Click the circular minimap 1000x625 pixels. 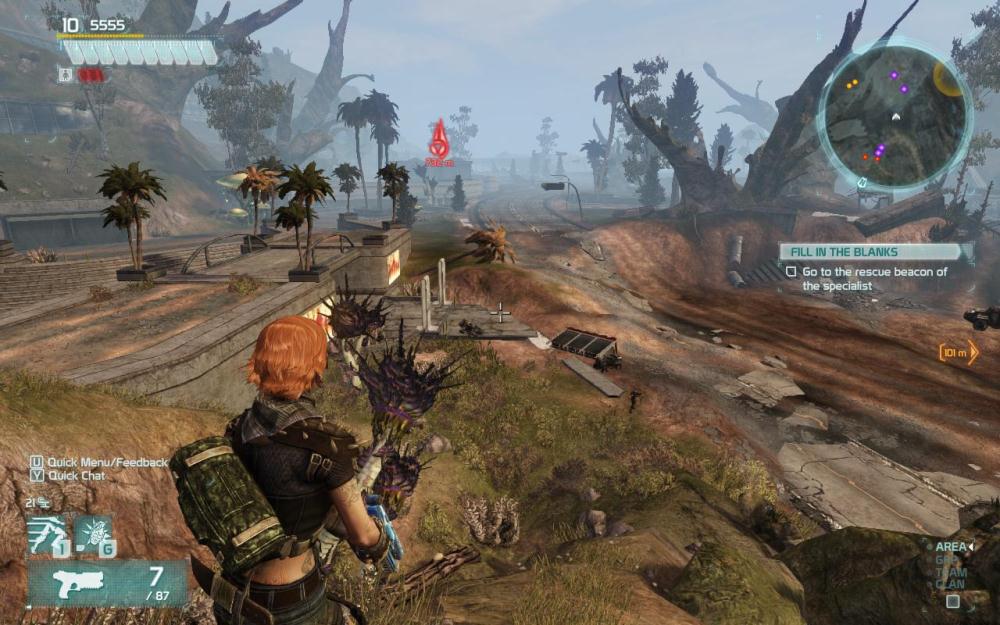click(894, 114)
